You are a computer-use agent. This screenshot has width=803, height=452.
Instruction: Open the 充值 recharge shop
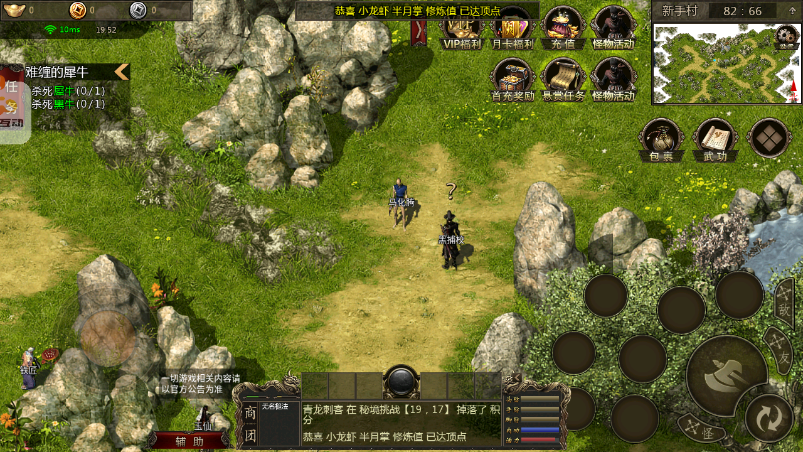[x=562, y=29]
